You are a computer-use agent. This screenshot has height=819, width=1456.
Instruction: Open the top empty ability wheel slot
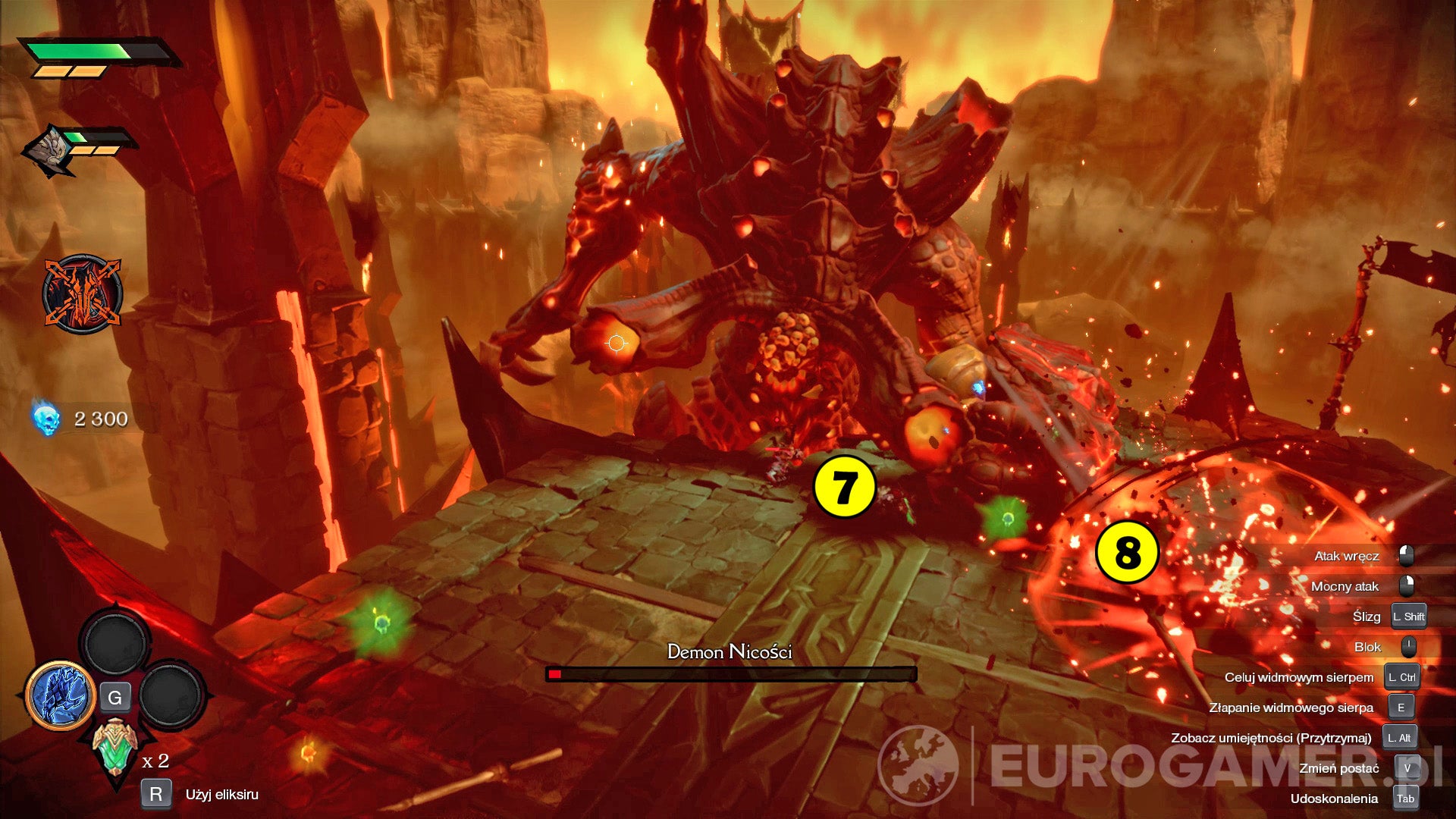click(x=115, y=642)
